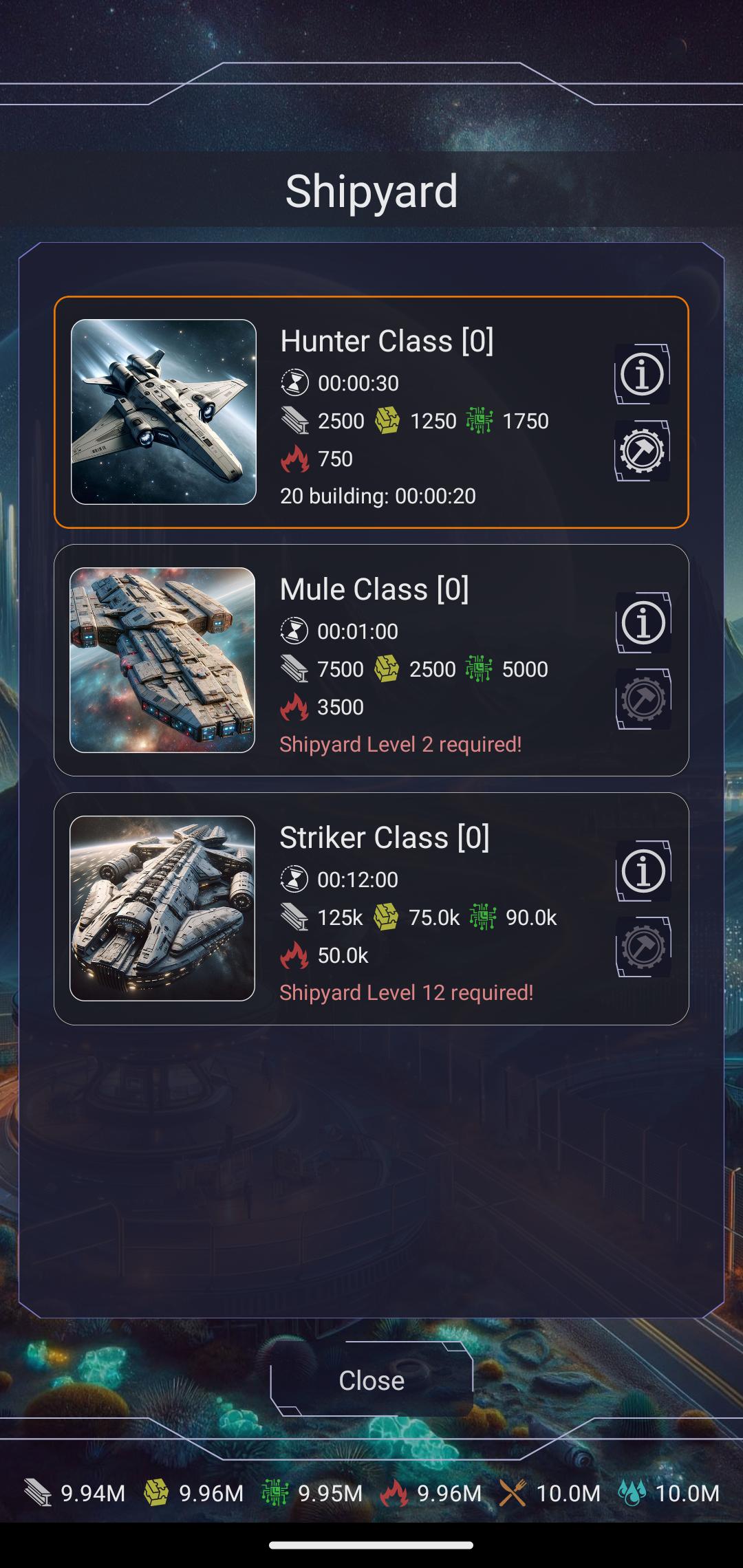Close the Shipyard window

[x=371, y=1380]
